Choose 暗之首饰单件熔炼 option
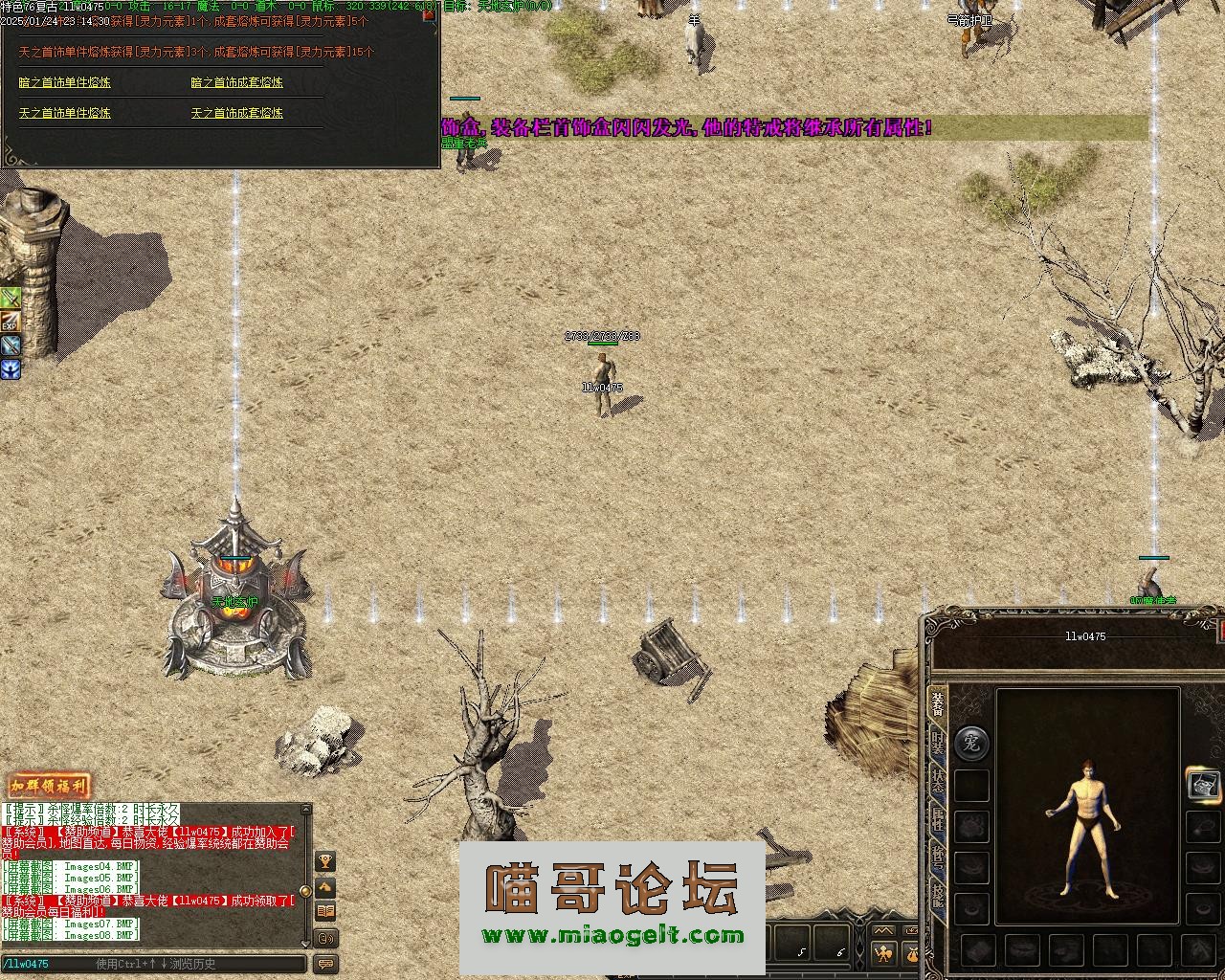The image size is (1225, 980). click(64, 82)
